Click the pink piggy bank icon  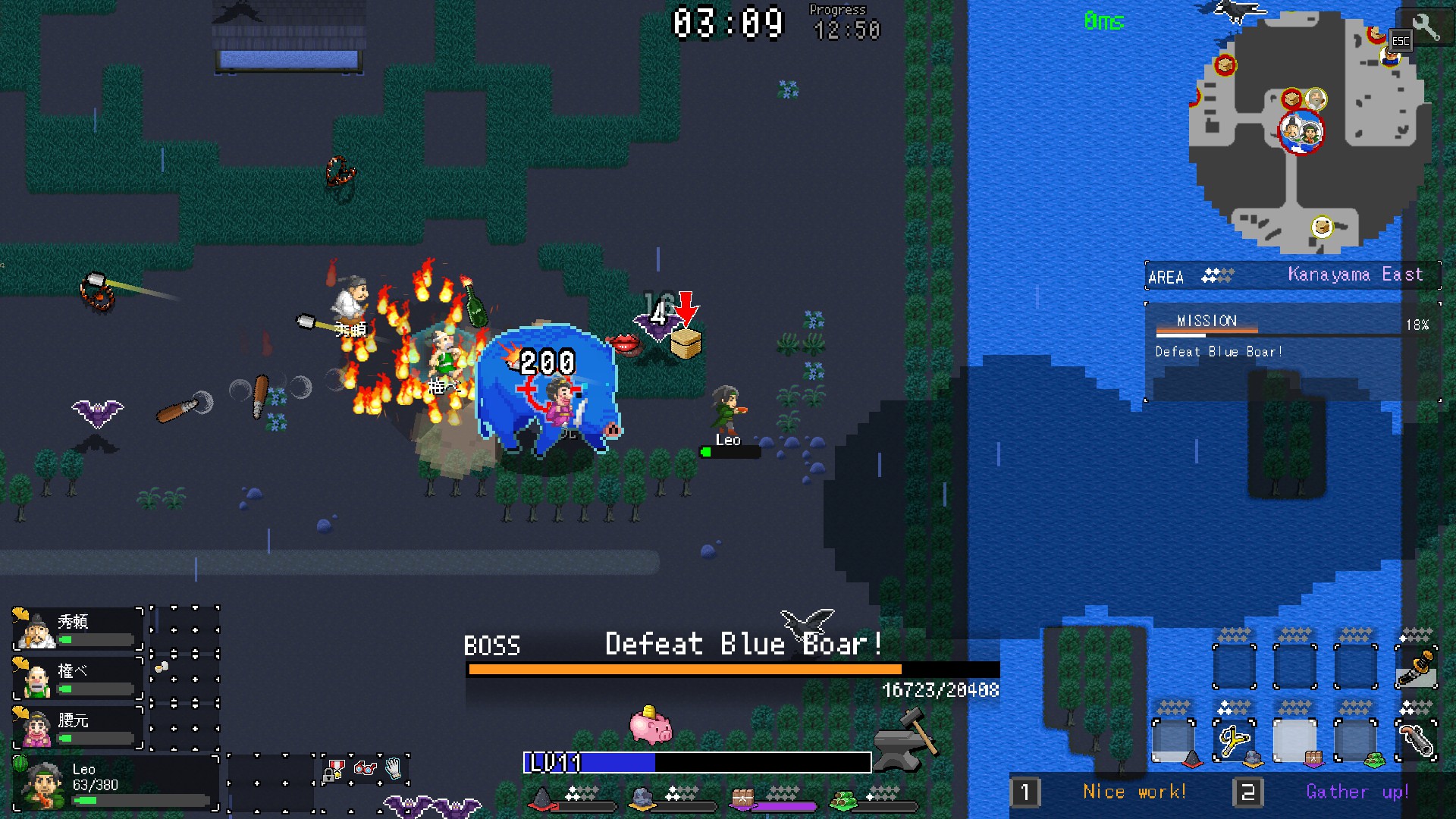click(x=651, y=725)
